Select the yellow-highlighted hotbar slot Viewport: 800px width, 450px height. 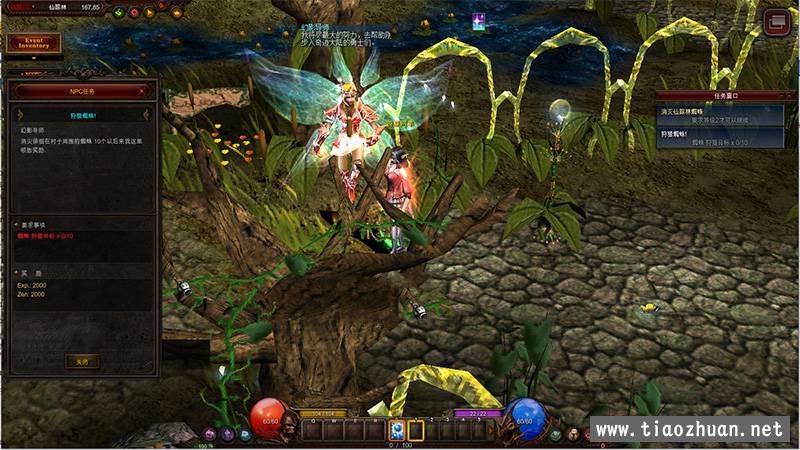(416, 430)
